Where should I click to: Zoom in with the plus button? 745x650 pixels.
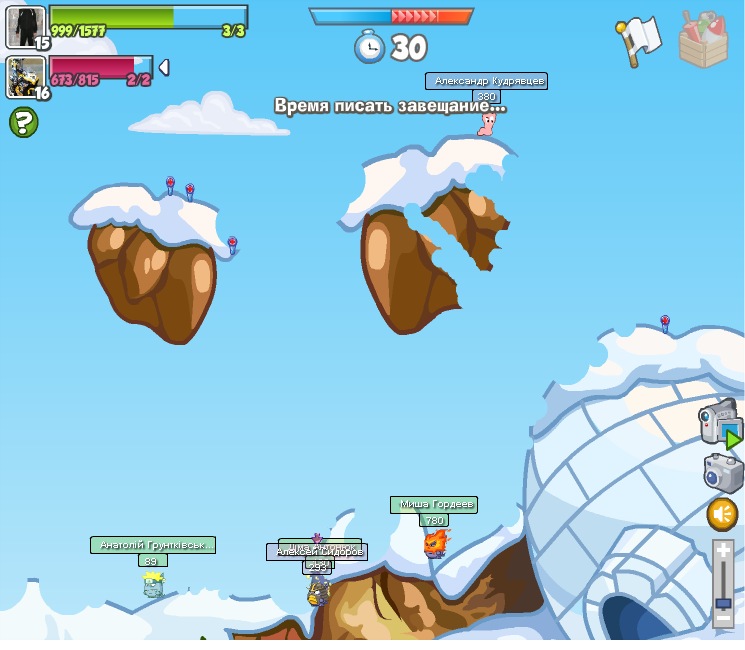(x=723, y=551)
